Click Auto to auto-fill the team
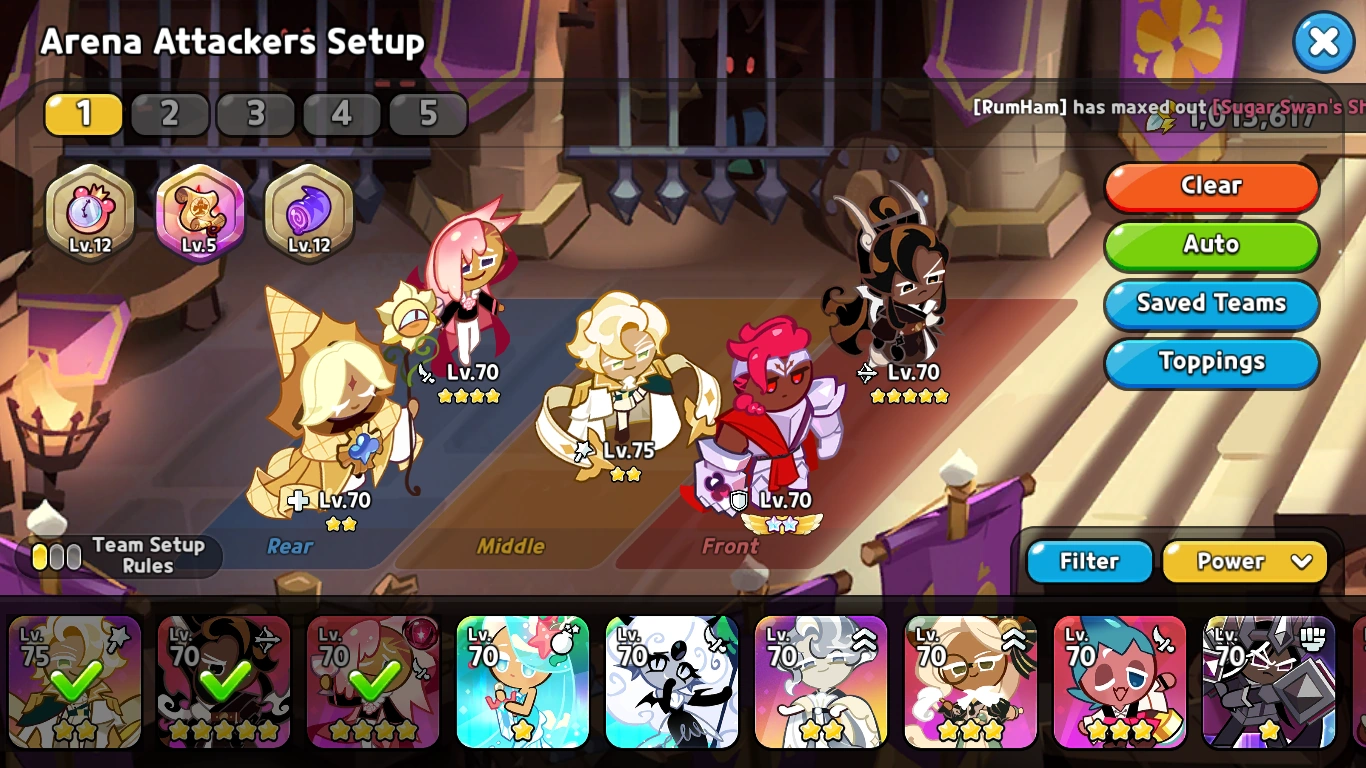Screen dimensions: 1366x768 1211,245
